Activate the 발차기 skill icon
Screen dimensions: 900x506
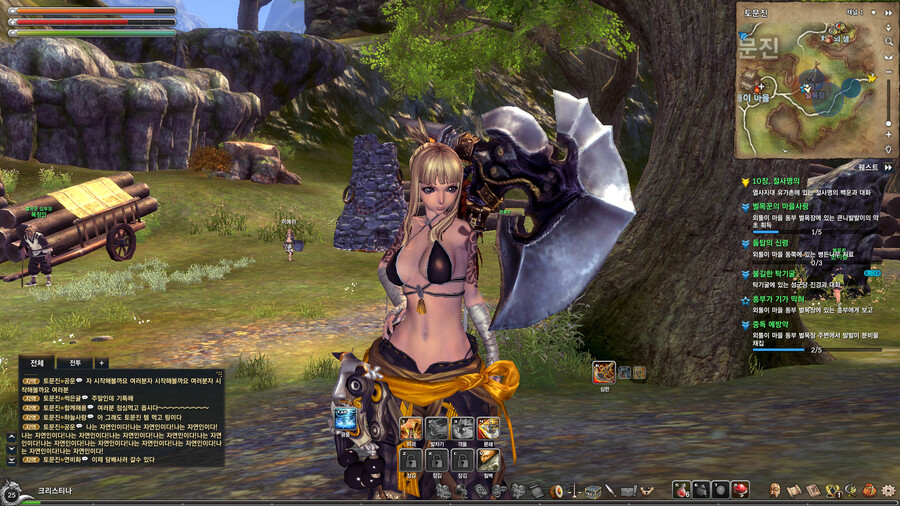tap(436, 428)
